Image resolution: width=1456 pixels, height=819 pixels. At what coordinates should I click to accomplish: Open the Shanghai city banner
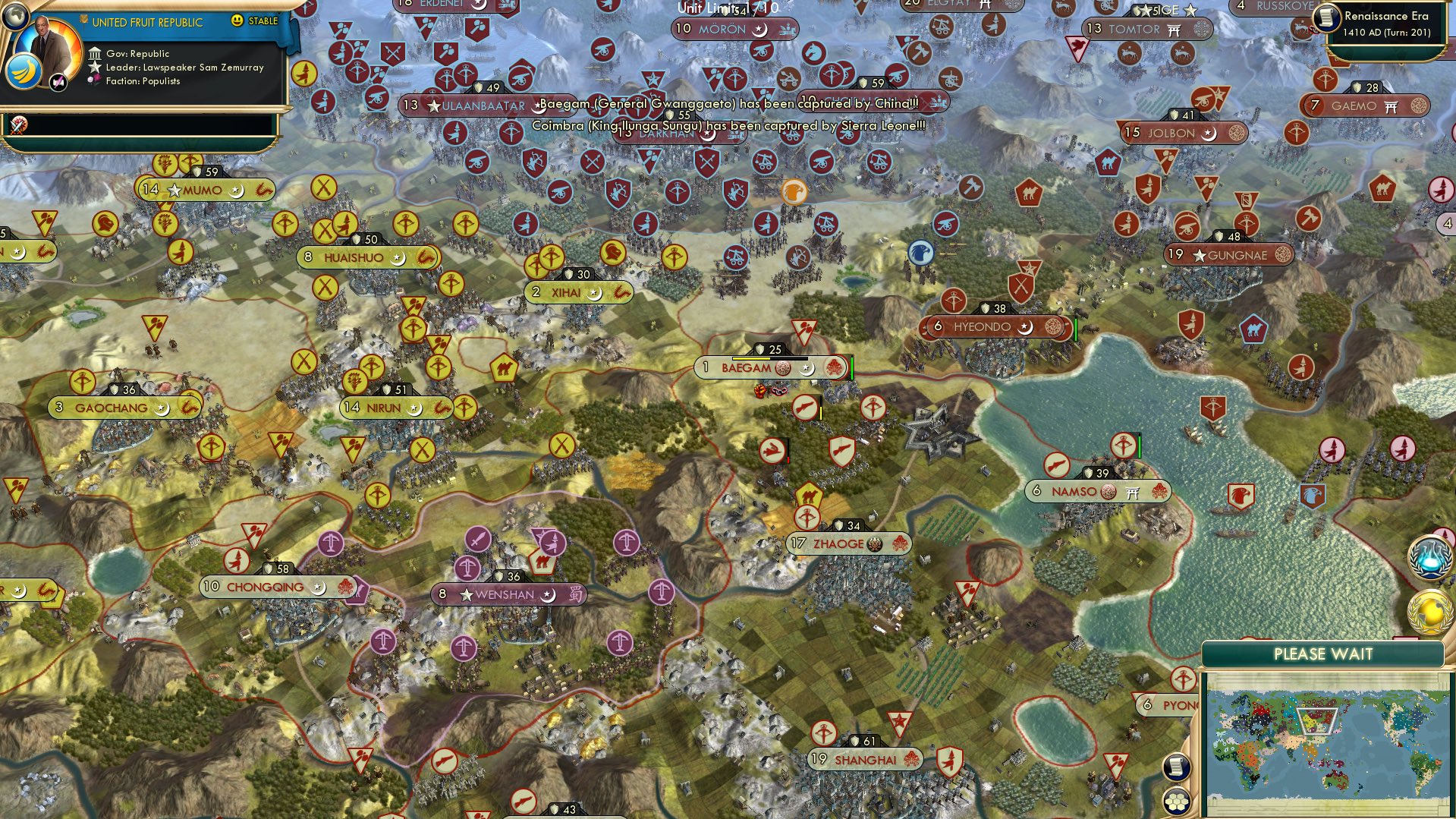[x=863, y=759]
